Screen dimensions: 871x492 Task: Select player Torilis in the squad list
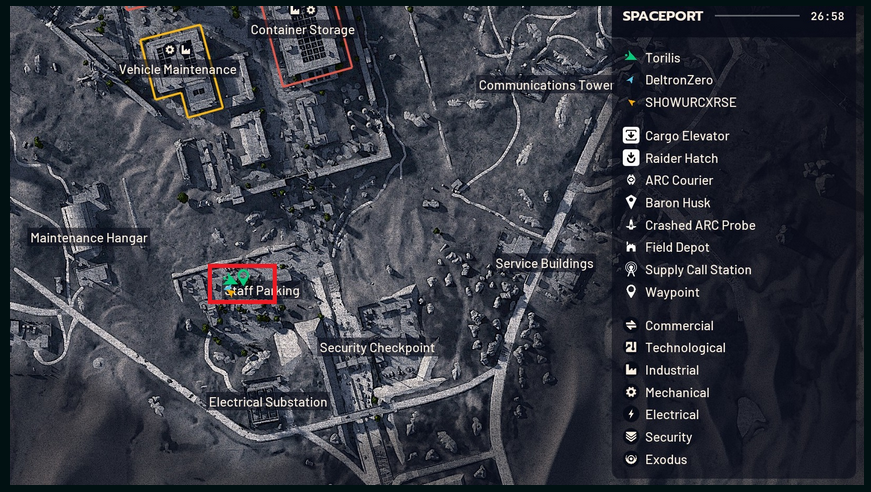[x=662, y=58]
